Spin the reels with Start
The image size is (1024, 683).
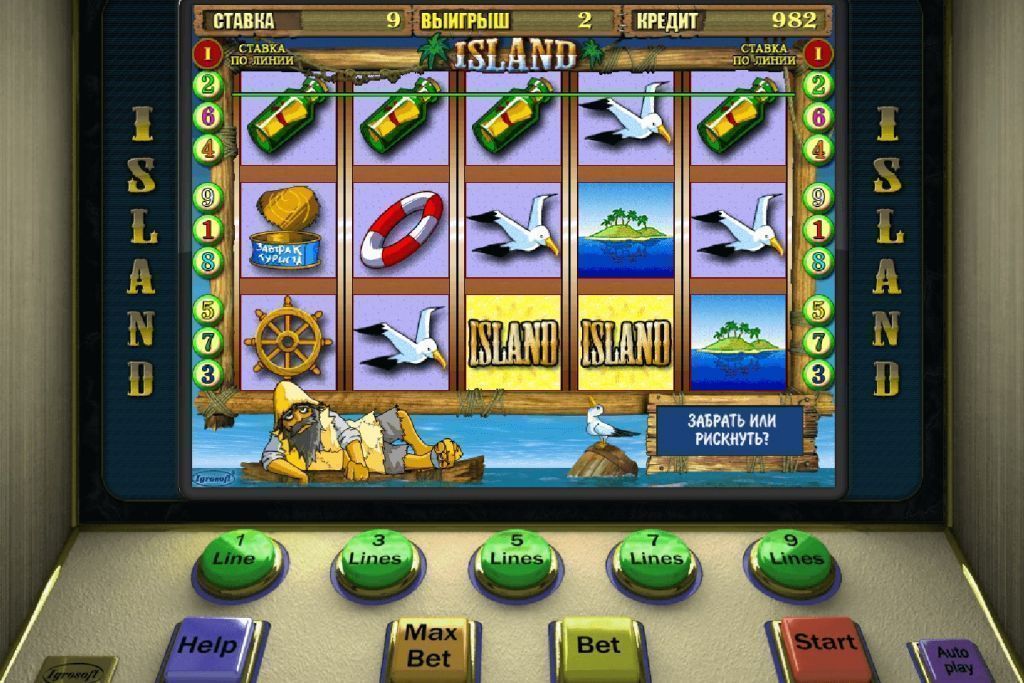tap(824, 642)
